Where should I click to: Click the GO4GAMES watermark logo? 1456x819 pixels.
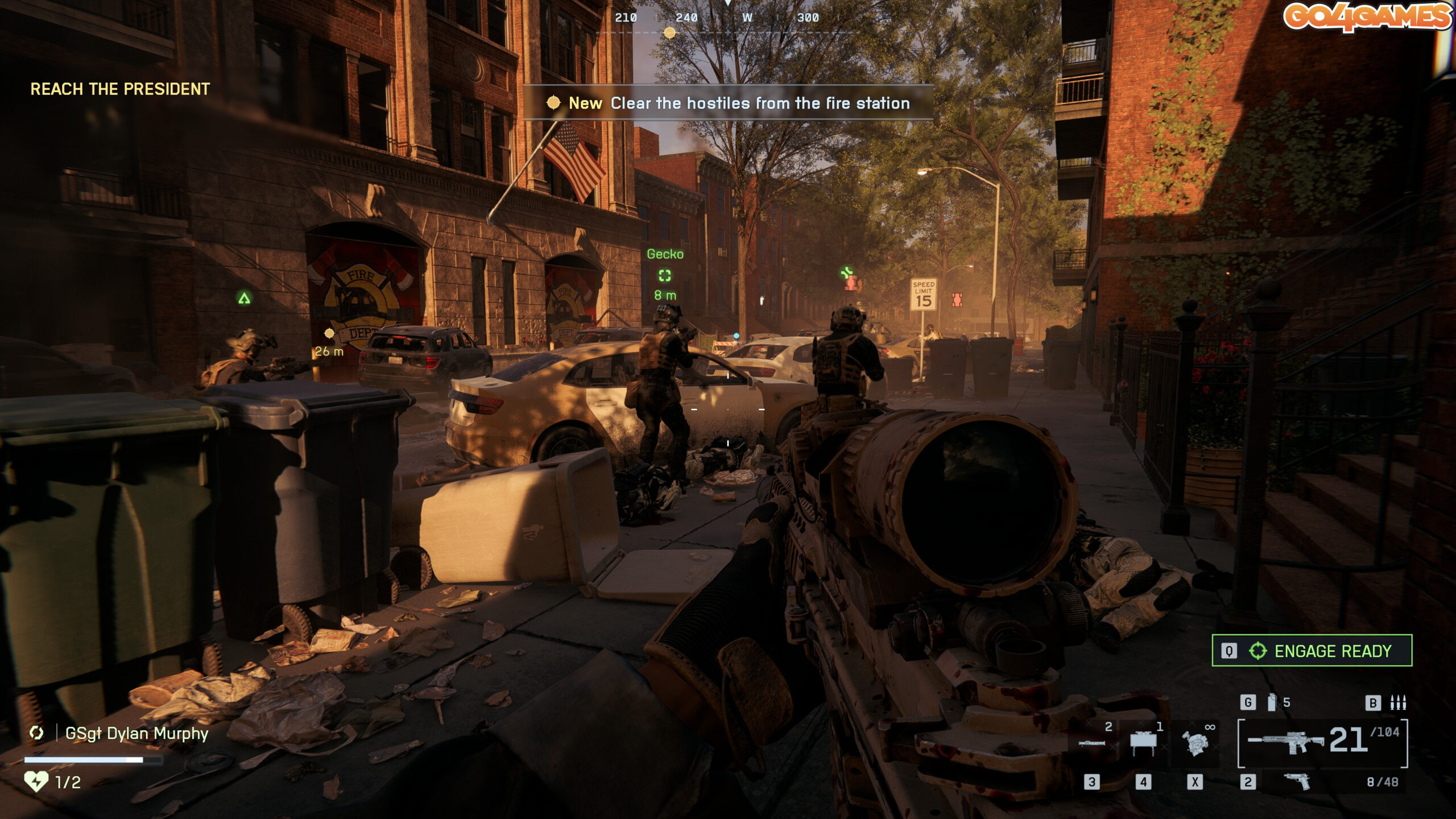point(1367,16)
